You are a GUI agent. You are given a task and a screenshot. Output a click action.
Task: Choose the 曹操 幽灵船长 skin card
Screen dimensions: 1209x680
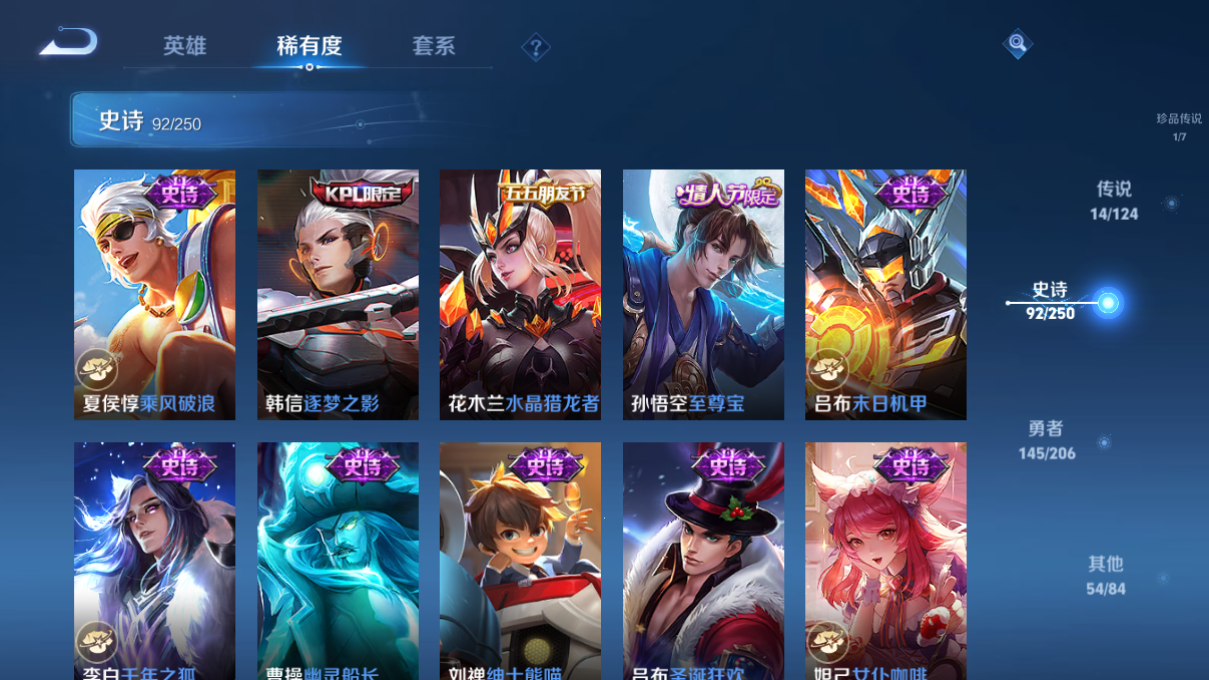point(338,560)
